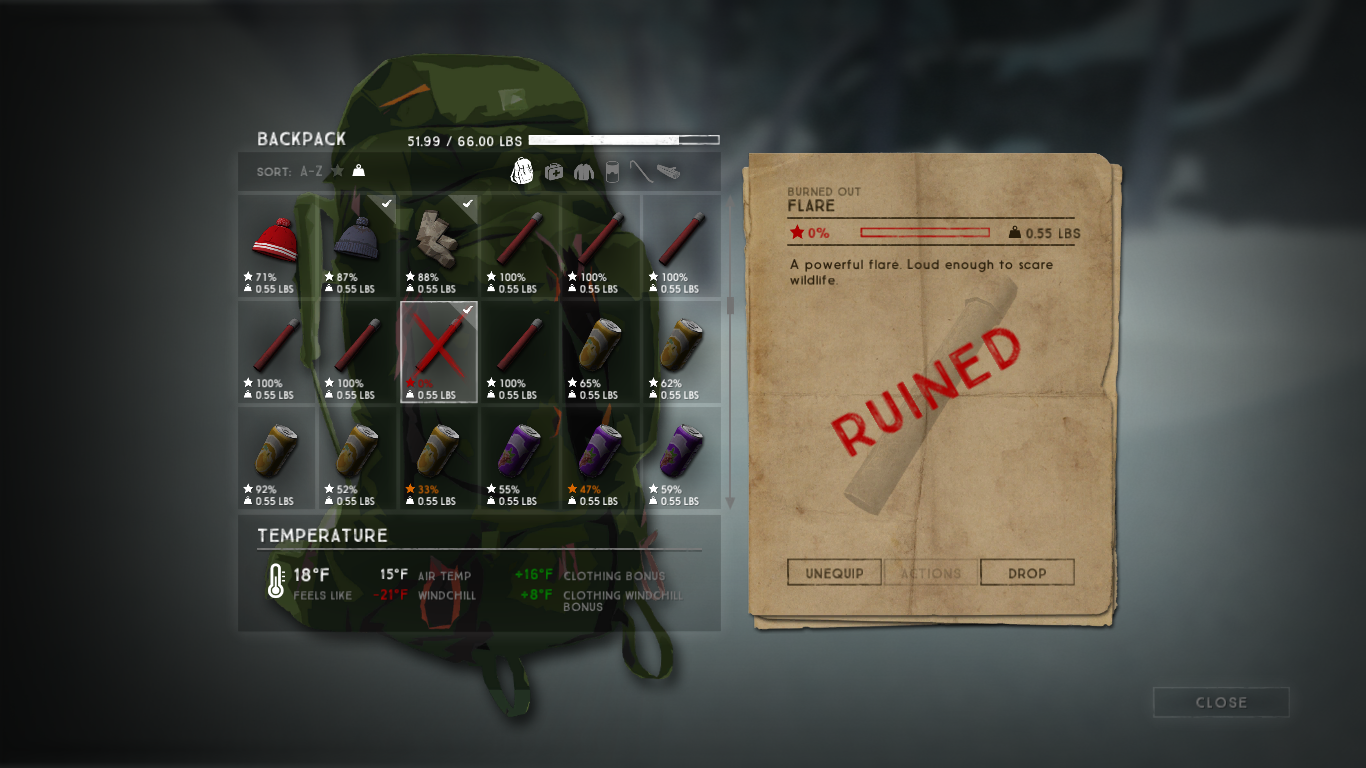Show all items with backpack filter
This screenshot has height=768, width=1366.
pos(522,172)
